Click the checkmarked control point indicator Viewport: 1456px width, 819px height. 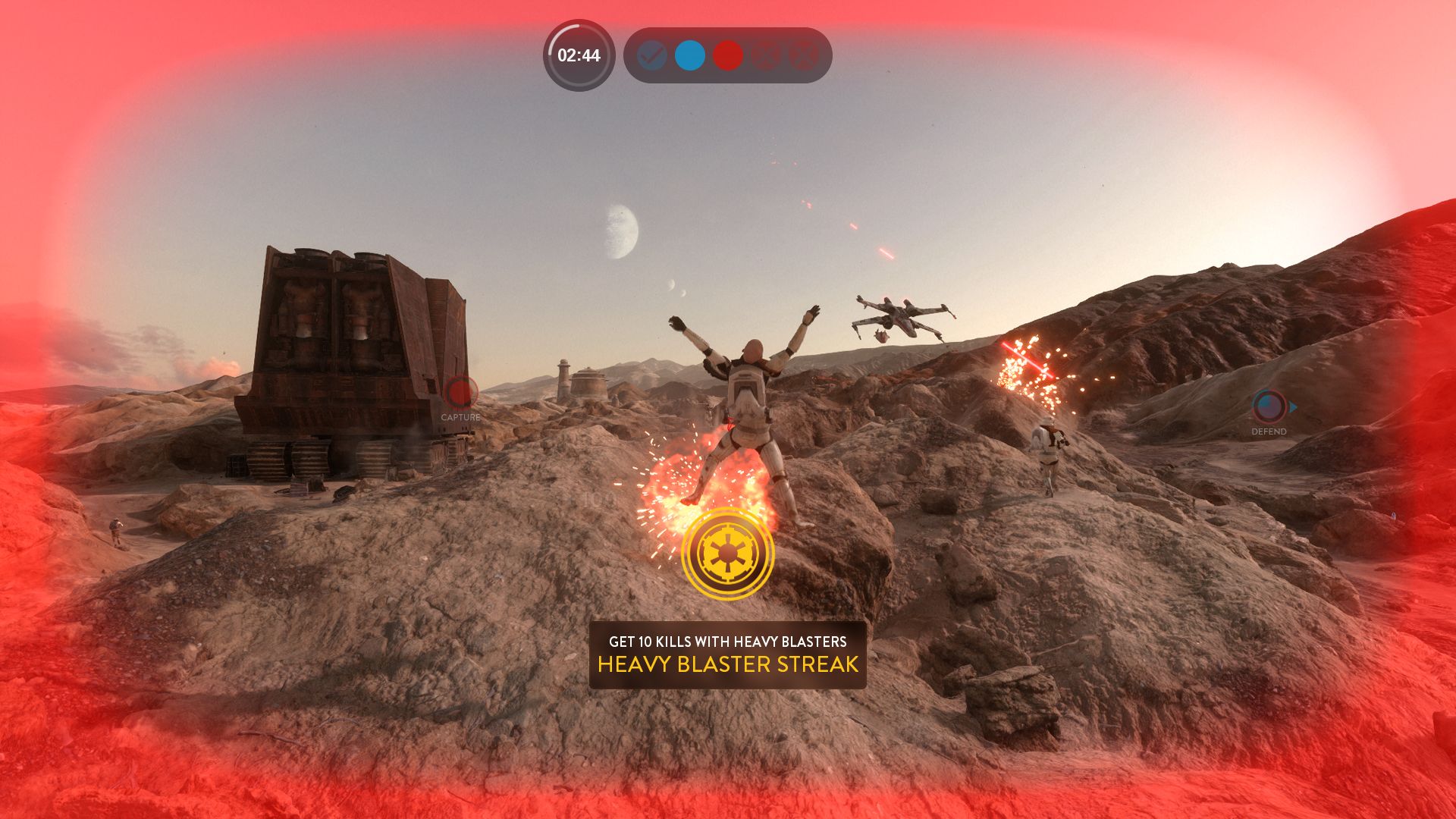point(651,55)
